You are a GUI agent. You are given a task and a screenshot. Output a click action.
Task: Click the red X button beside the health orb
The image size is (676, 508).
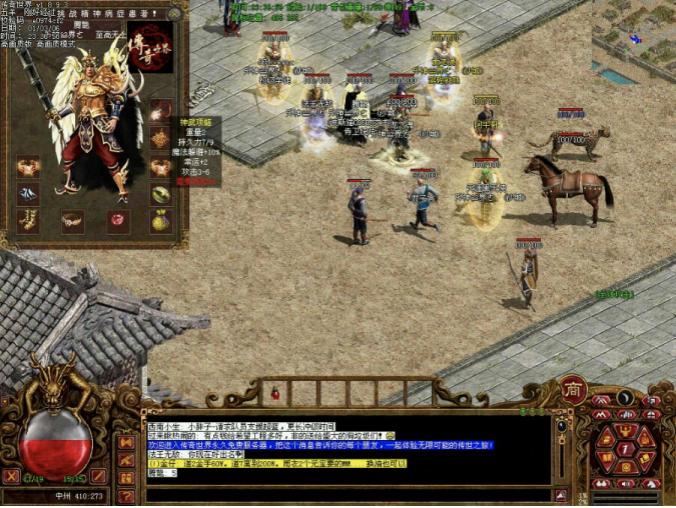(x=12, y=476)
